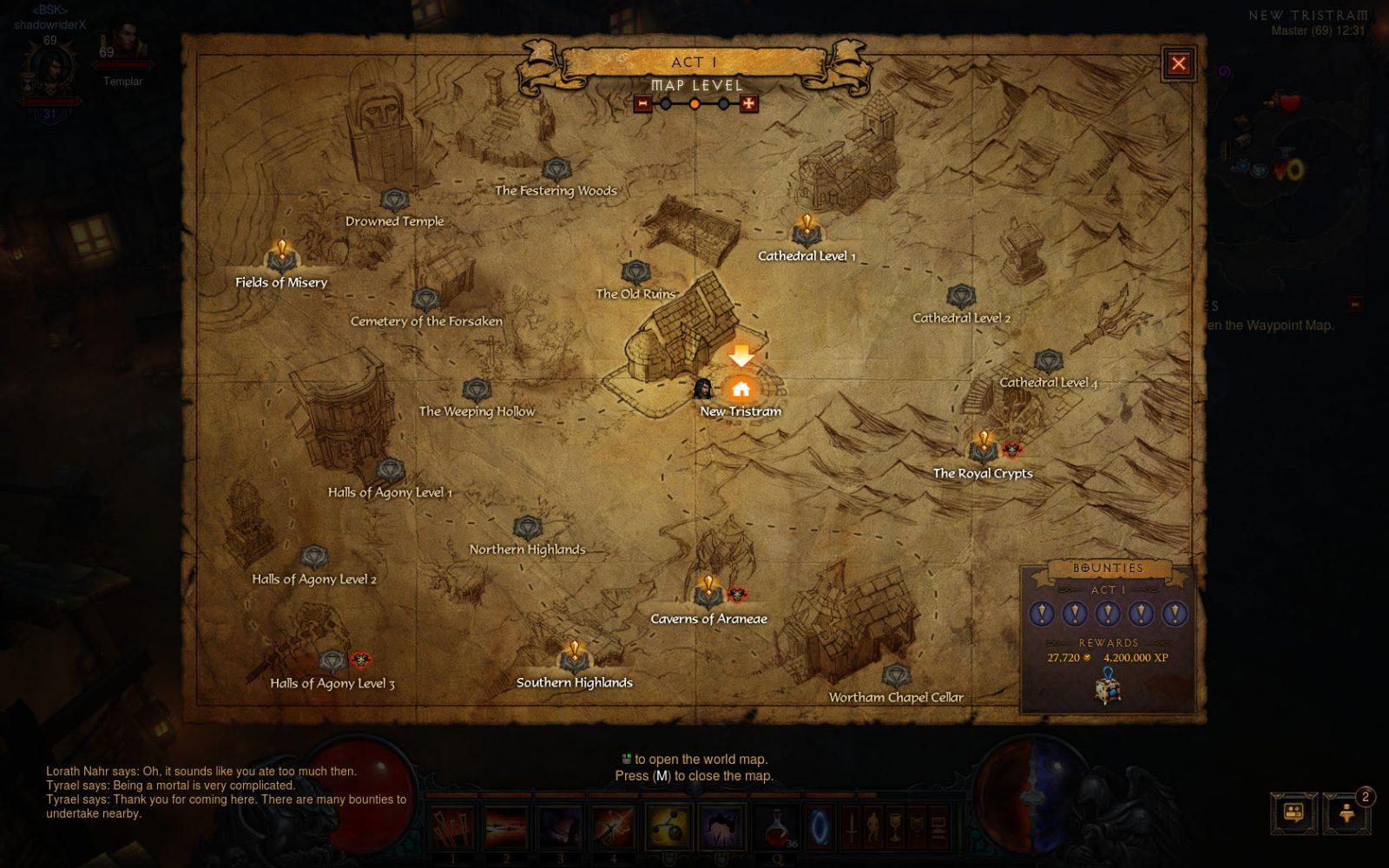Choose The Weeping Hollow waypoint

click(x=477, y=391)
